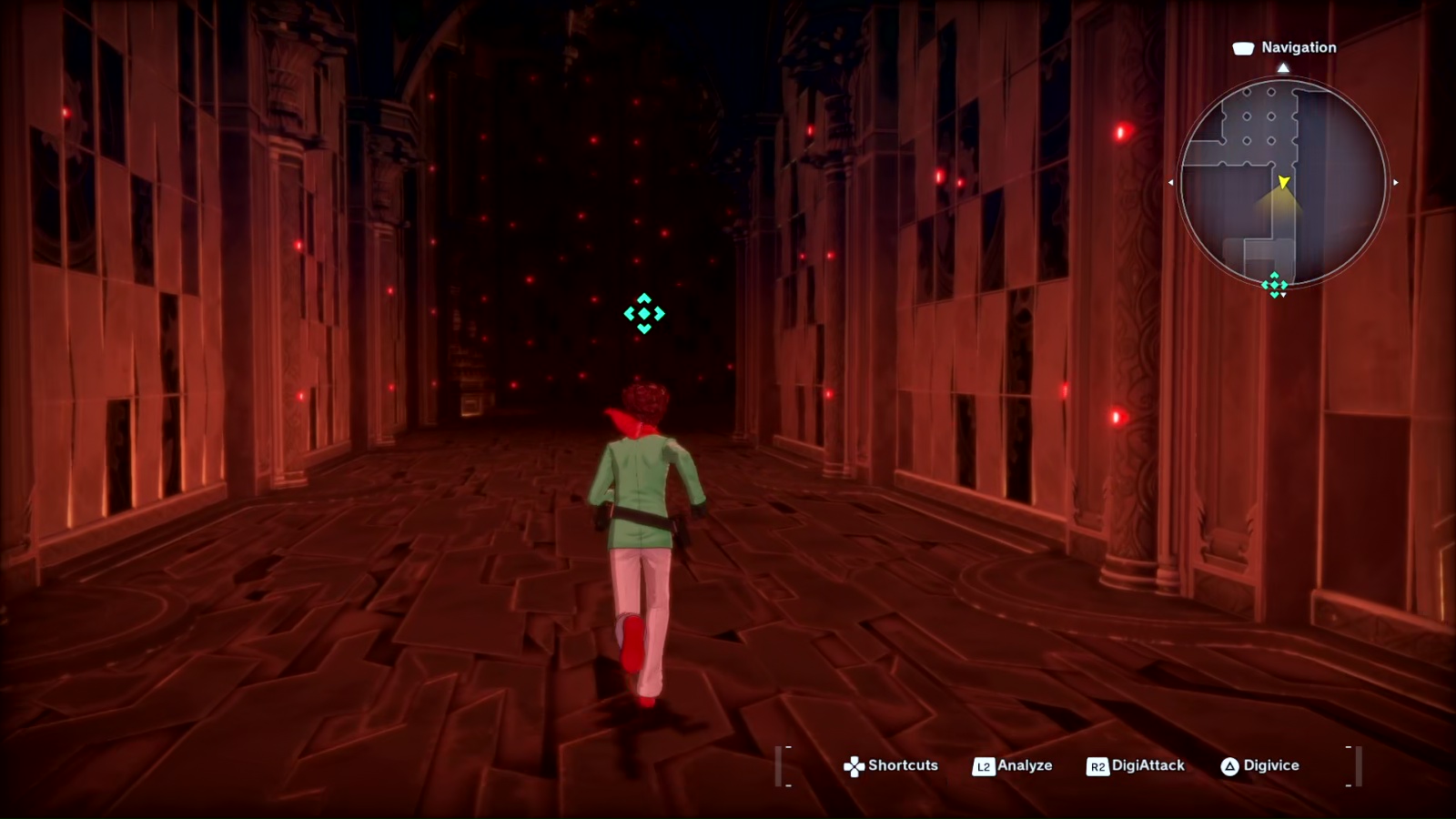Select the d-pad Shortcuts icon
The image size is (1456, 819).
pos(854,765)
